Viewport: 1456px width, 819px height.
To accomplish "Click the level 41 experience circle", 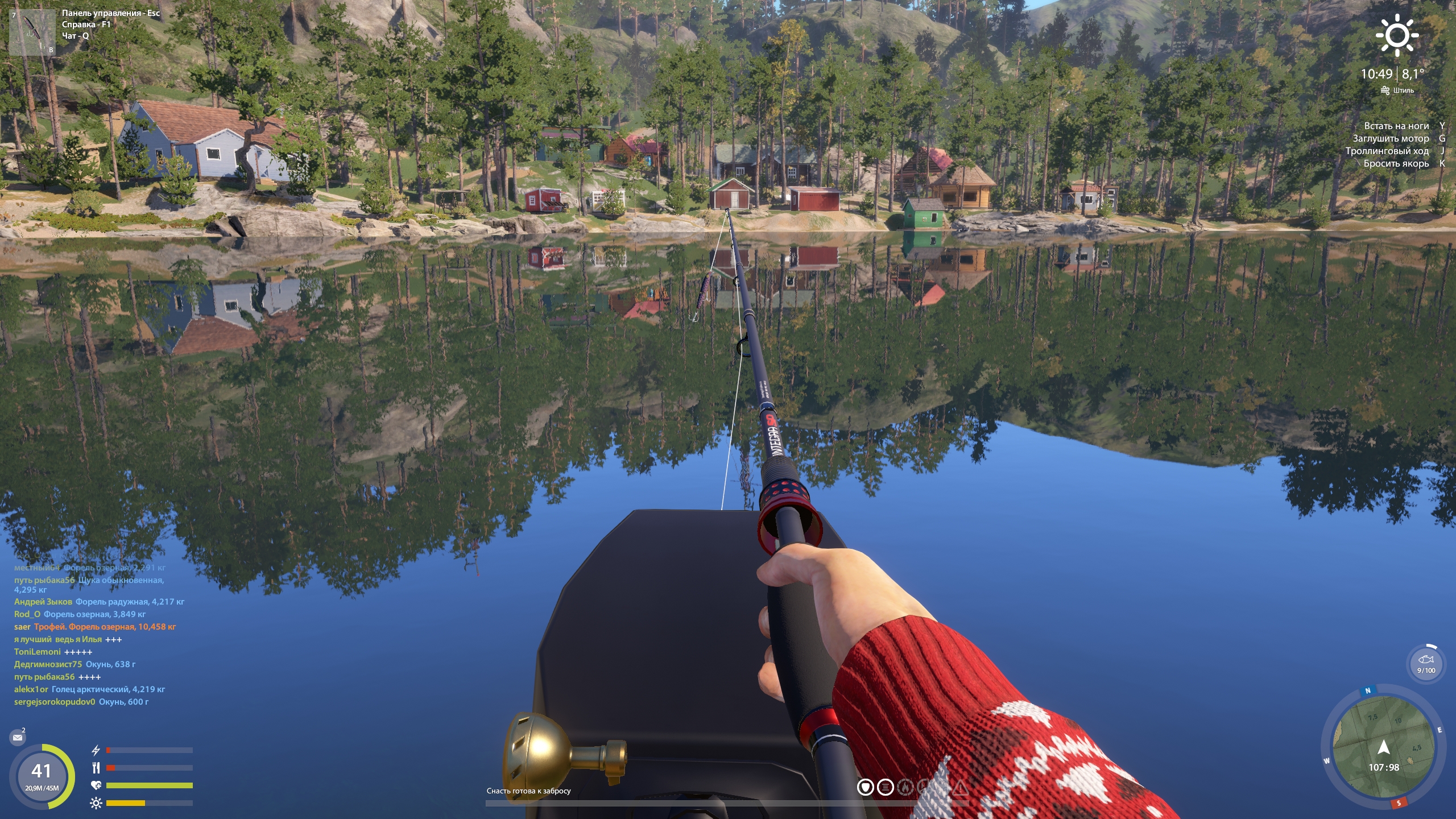I will (x=42, y=776).
